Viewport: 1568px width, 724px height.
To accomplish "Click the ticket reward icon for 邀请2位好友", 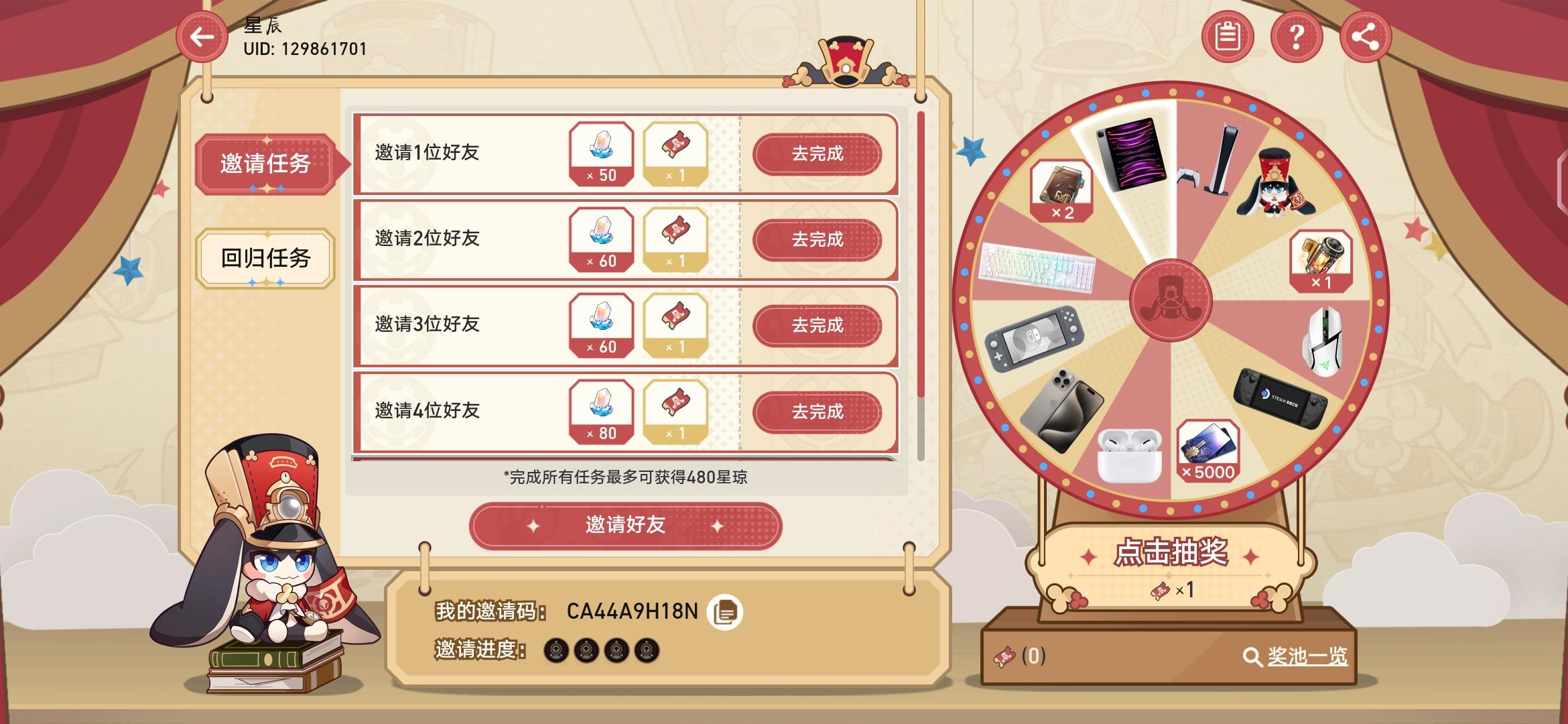I will pos(675,240).
